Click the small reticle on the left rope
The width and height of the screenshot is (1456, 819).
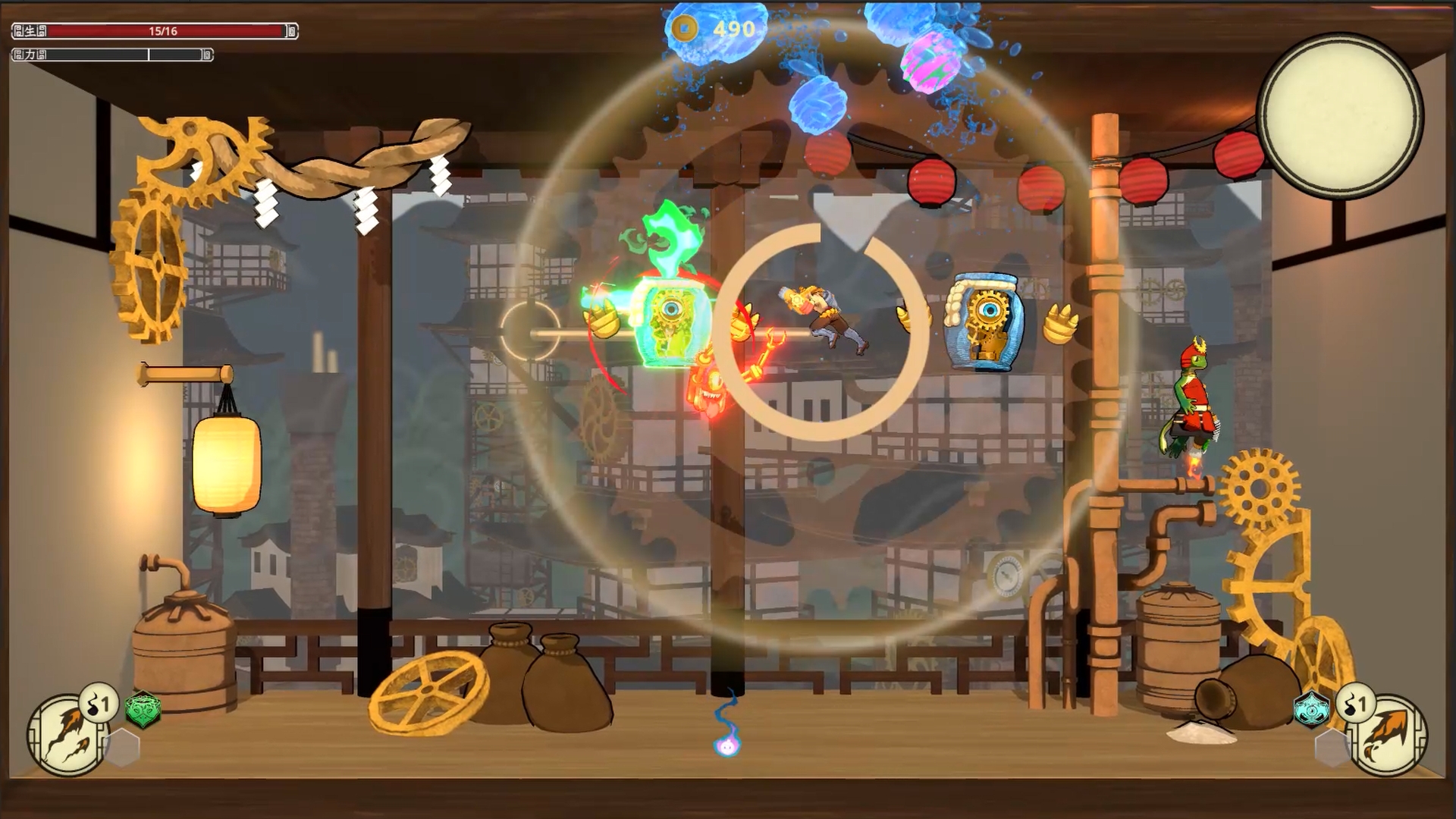click(529, 331)
